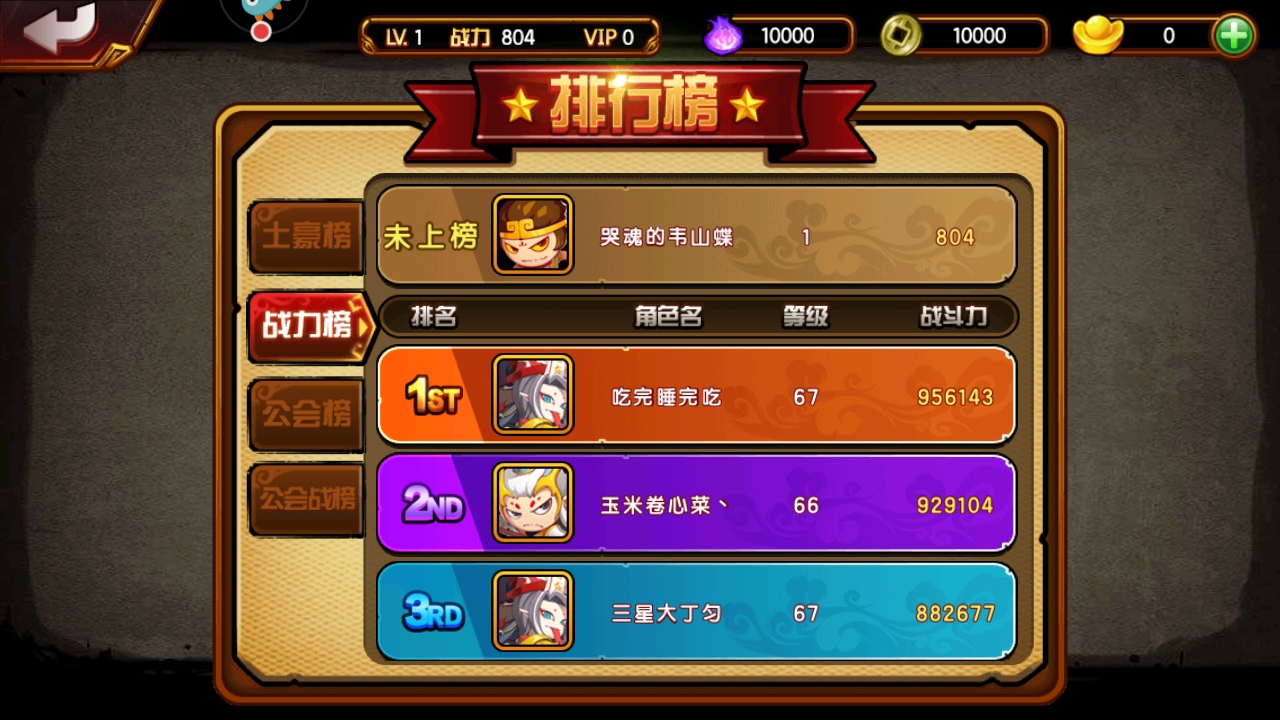Open first place player 吃完睡完吃's avatar

[x=533, y=396]
